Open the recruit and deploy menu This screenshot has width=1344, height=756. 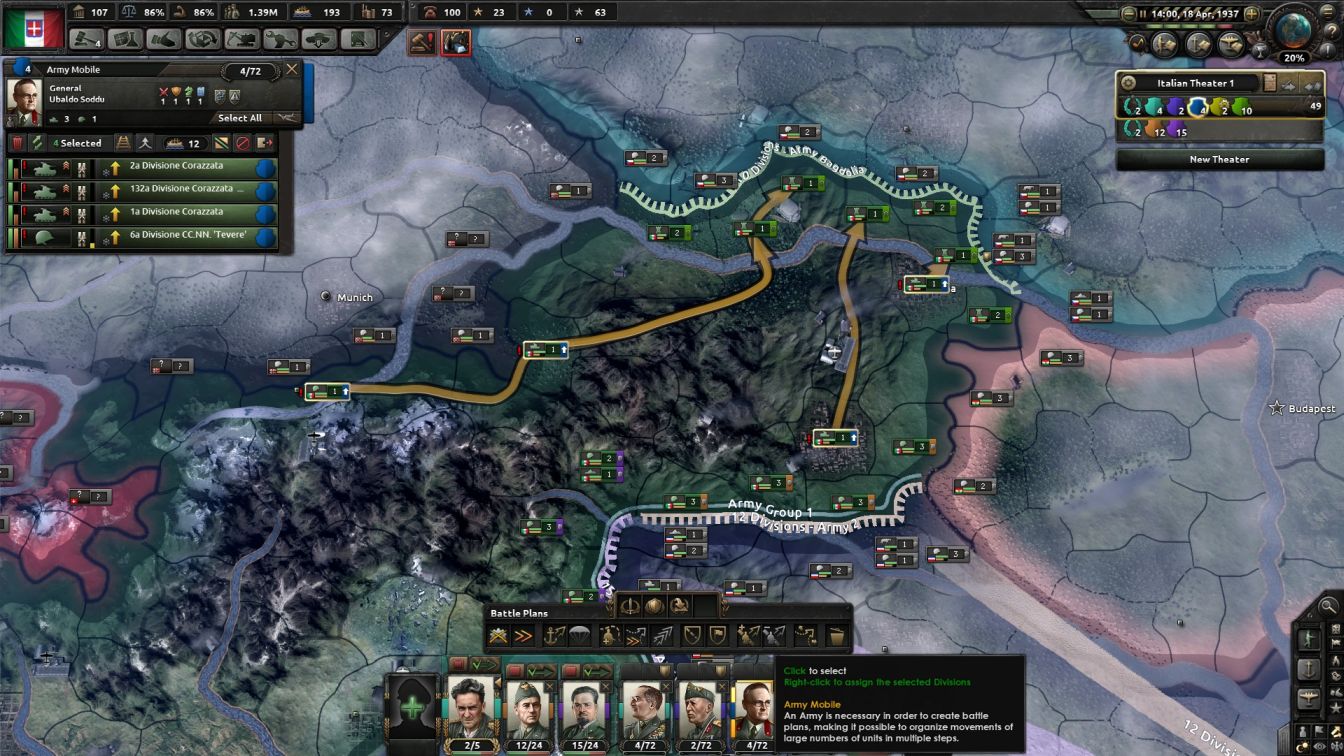coord(317,39)
